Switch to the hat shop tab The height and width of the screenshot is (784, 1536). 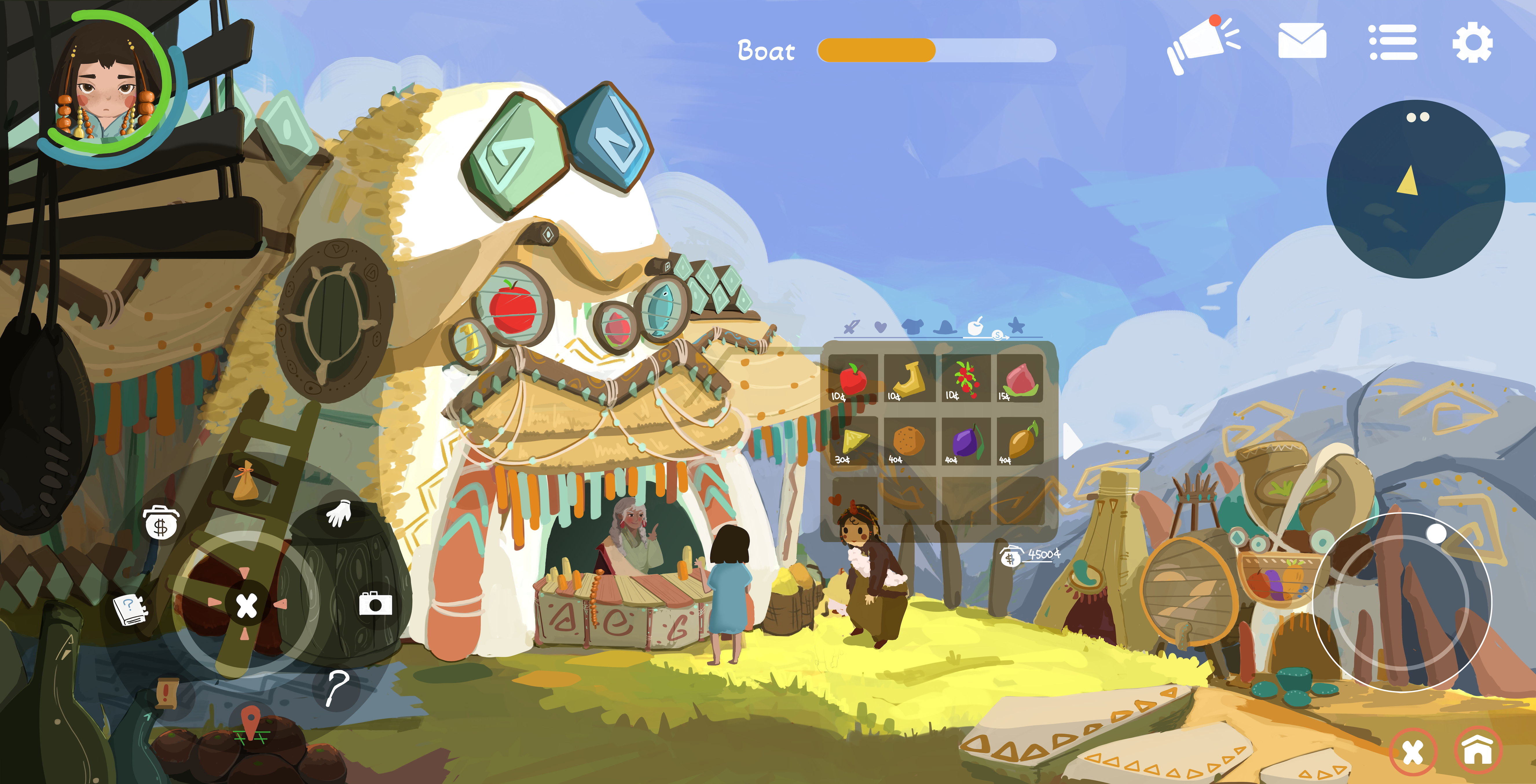(x=945, y=327)
